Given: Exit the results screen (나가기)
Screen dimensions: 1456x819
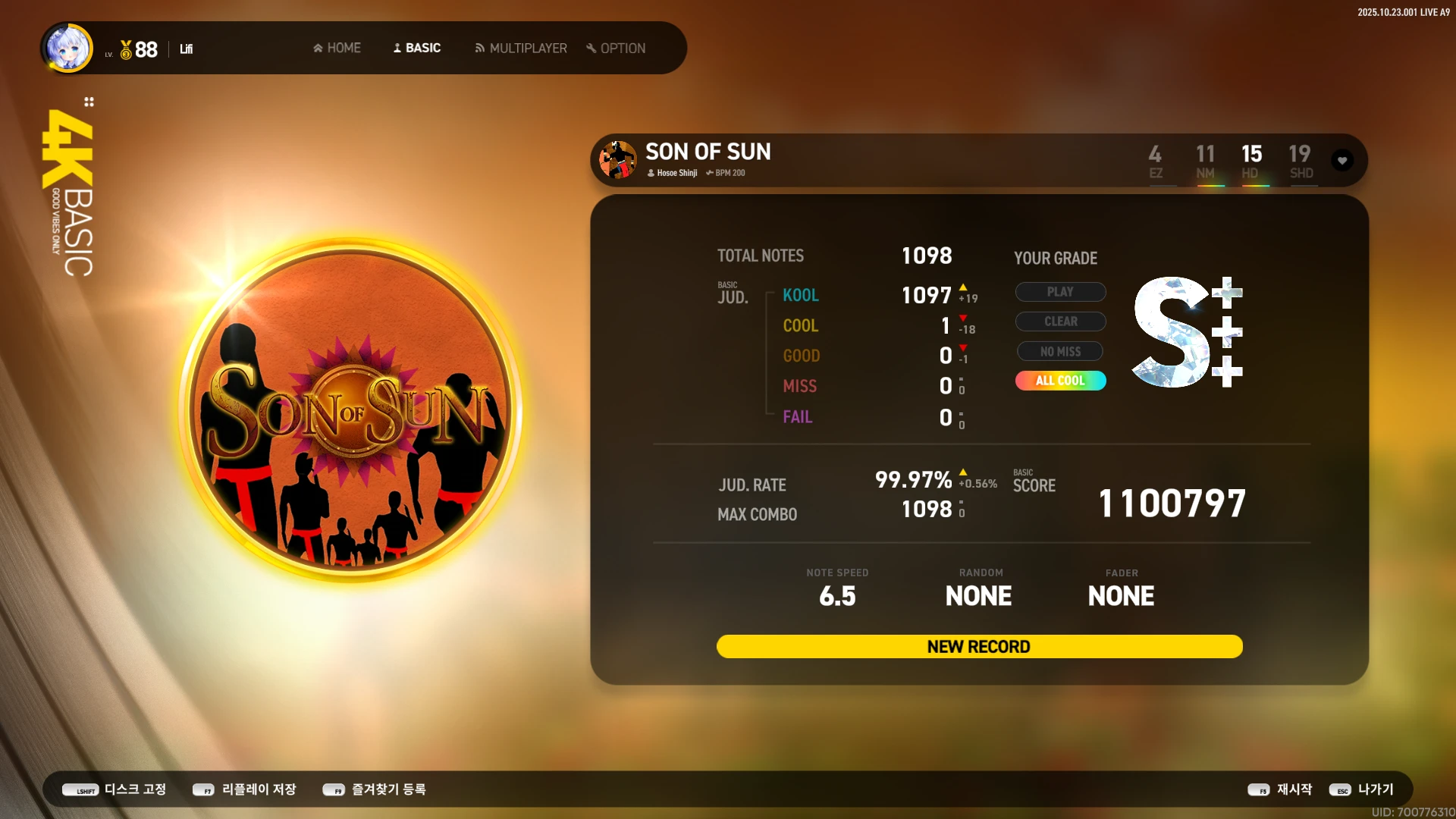Looking at the screenshot, I should (1362, 789).
